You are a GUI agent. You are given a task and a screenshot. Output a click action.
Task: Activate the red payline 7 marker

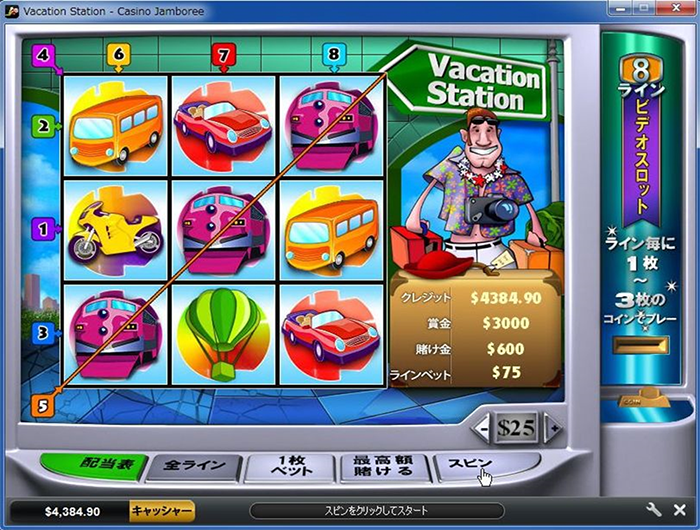tap(224, 54)
